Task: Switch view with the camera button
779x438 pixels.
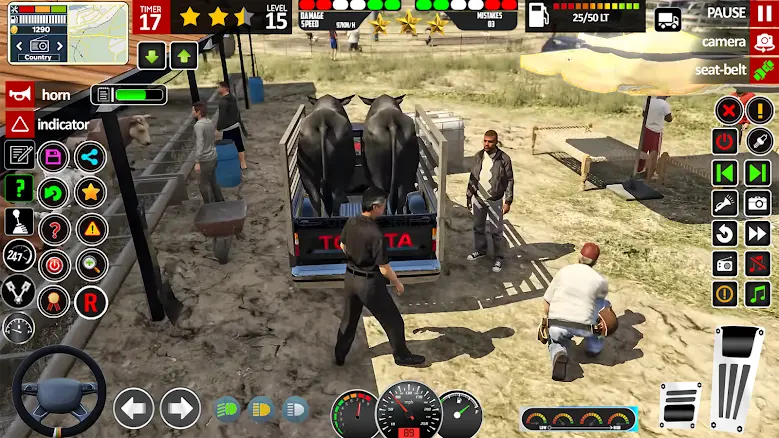Action: coord(764,42)
